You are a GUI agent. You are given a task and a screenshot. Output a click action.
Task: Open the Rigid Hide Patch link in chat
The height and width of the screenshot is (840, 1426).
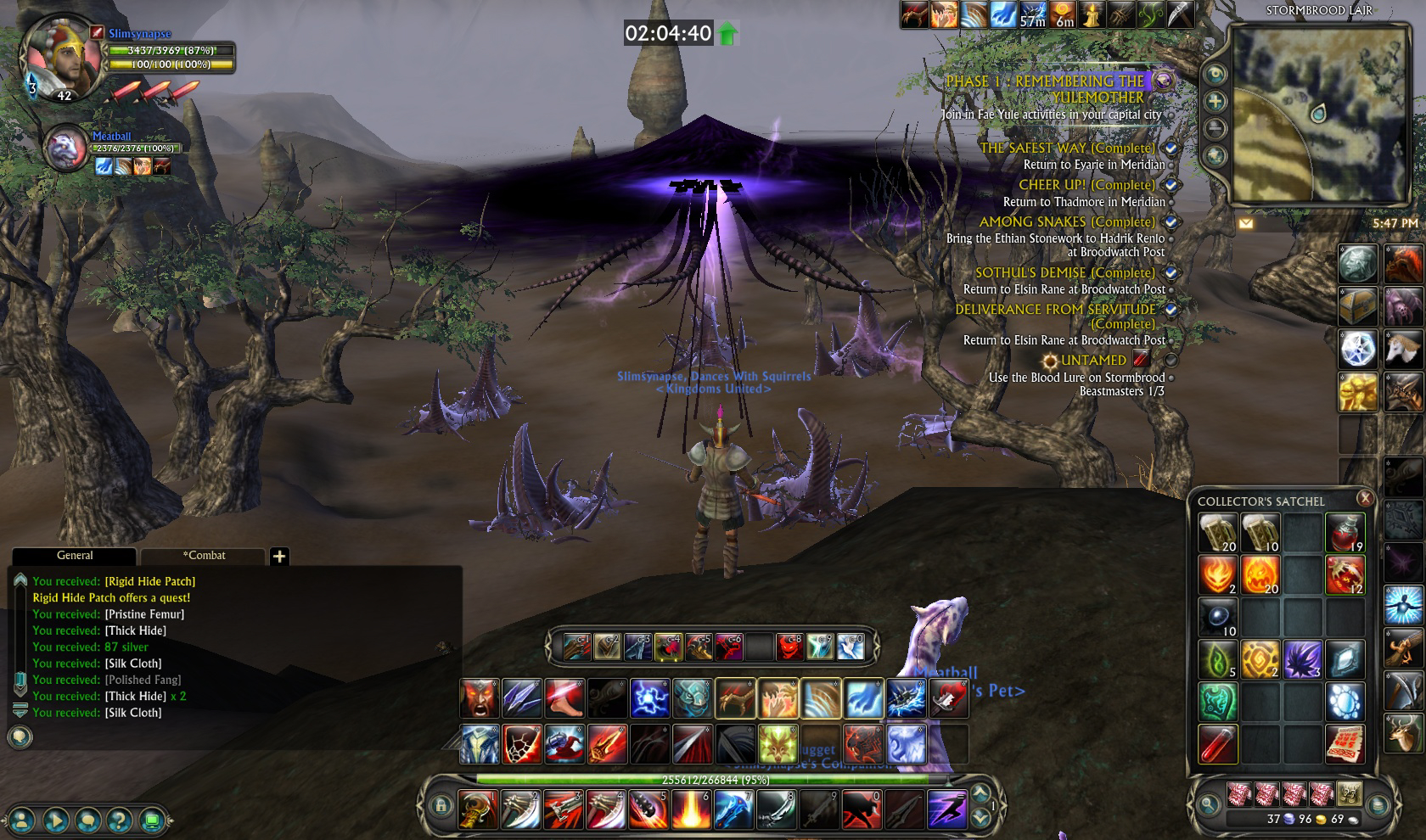point(149,581)
